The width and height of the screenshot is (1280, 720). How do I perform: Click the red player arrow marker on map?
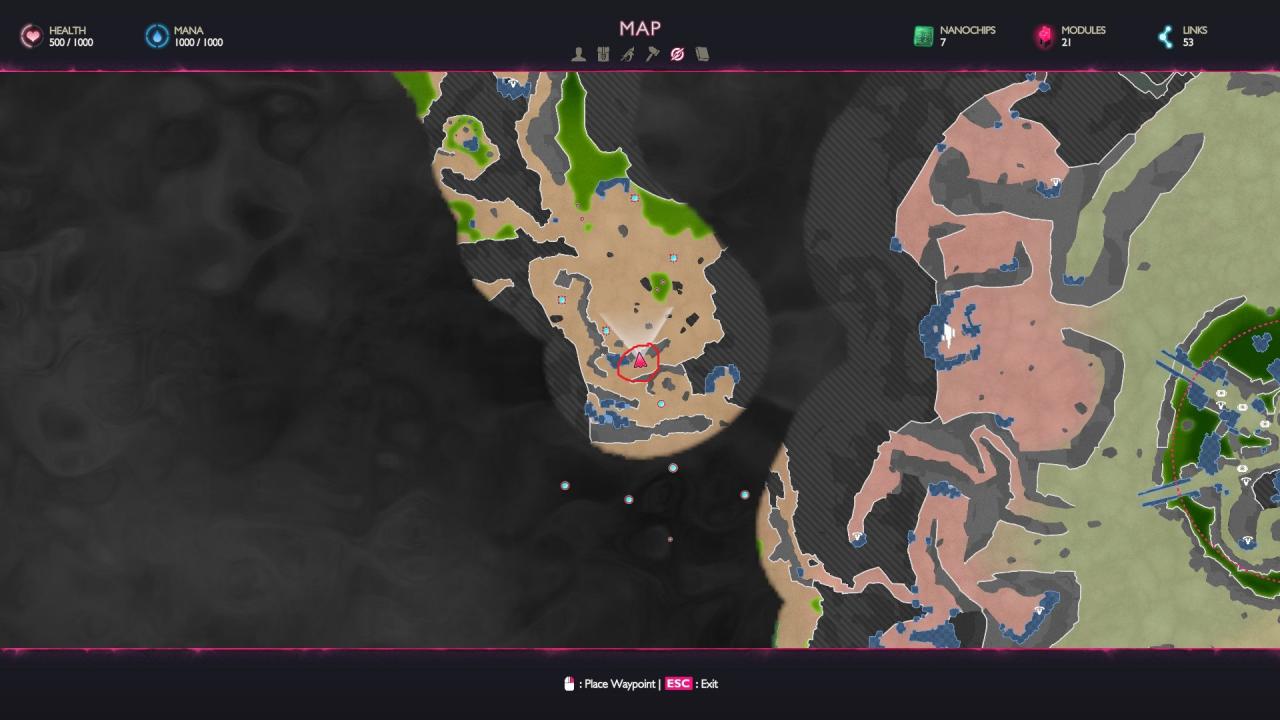(x=639, y=360)
